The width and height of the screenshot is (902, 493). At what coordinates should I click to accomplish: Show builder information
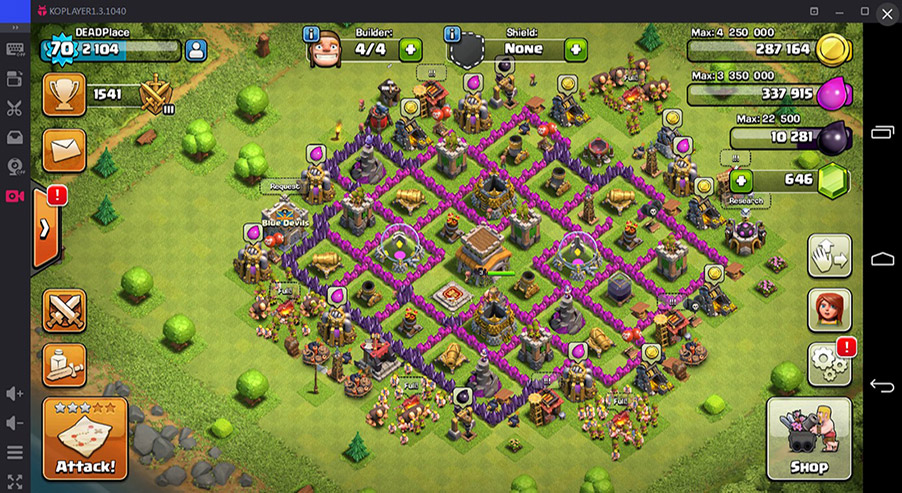[312, 35]
